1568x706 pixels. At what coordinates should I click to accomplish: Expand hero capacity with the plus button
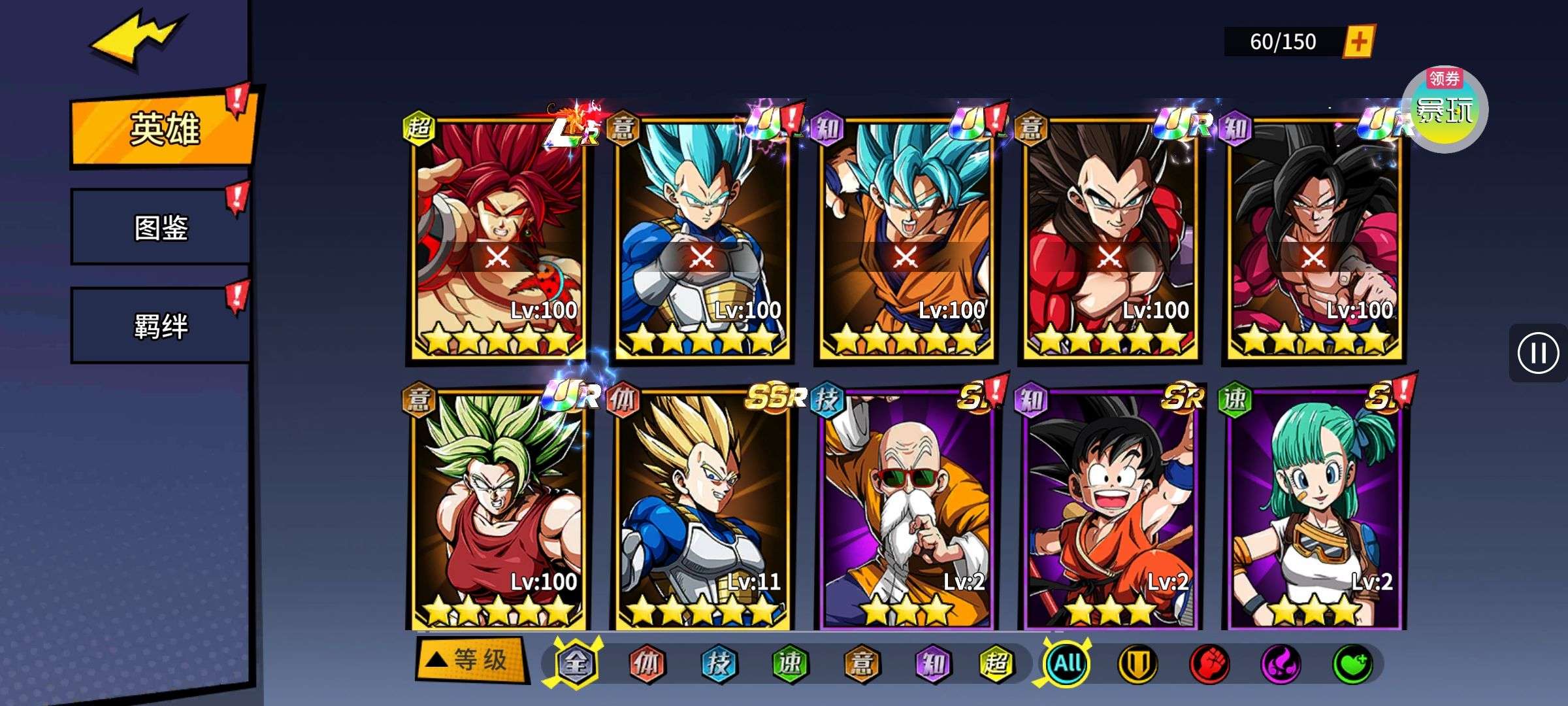1359,42
